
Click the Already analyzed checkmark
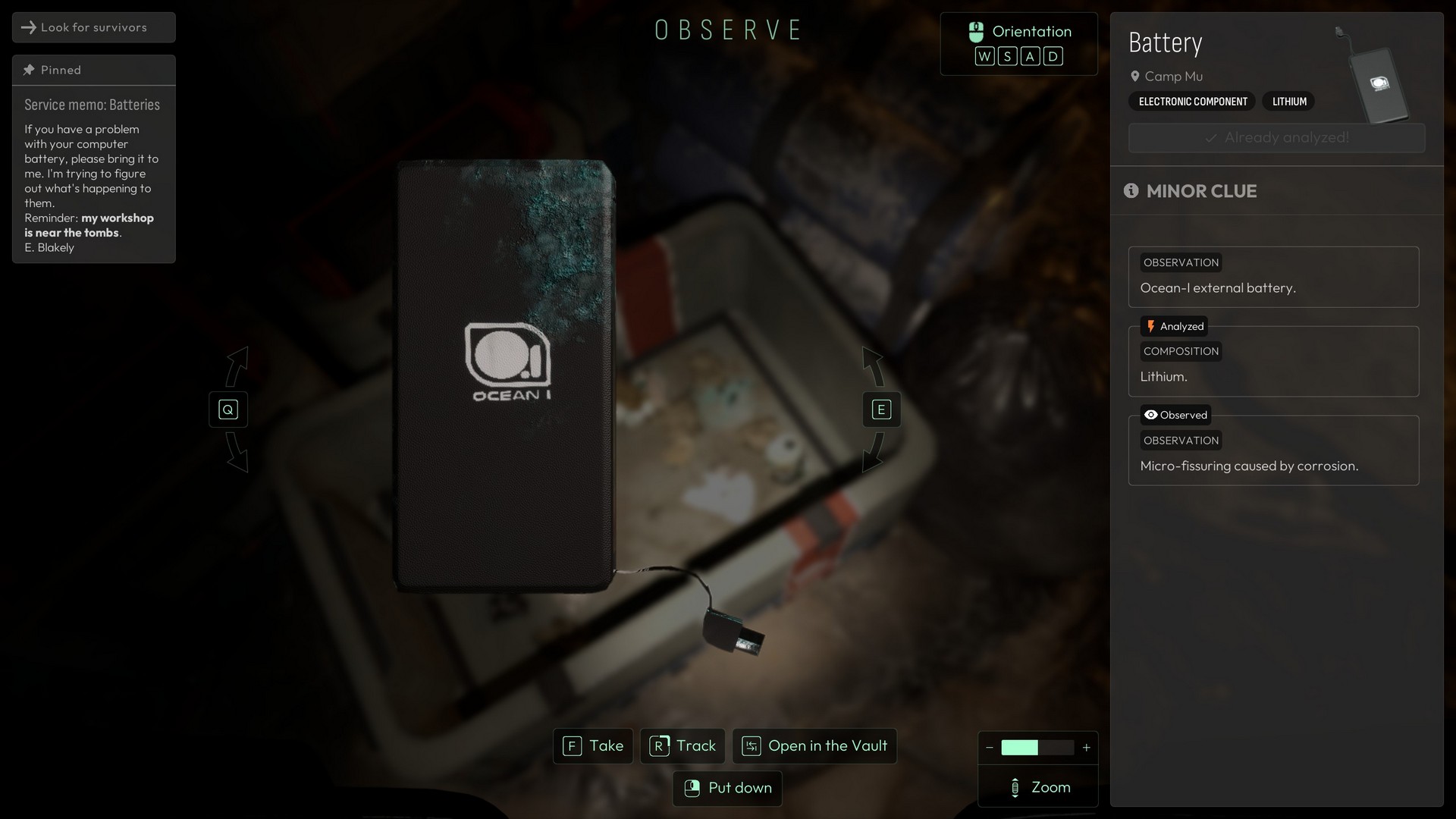[1211, 137]
